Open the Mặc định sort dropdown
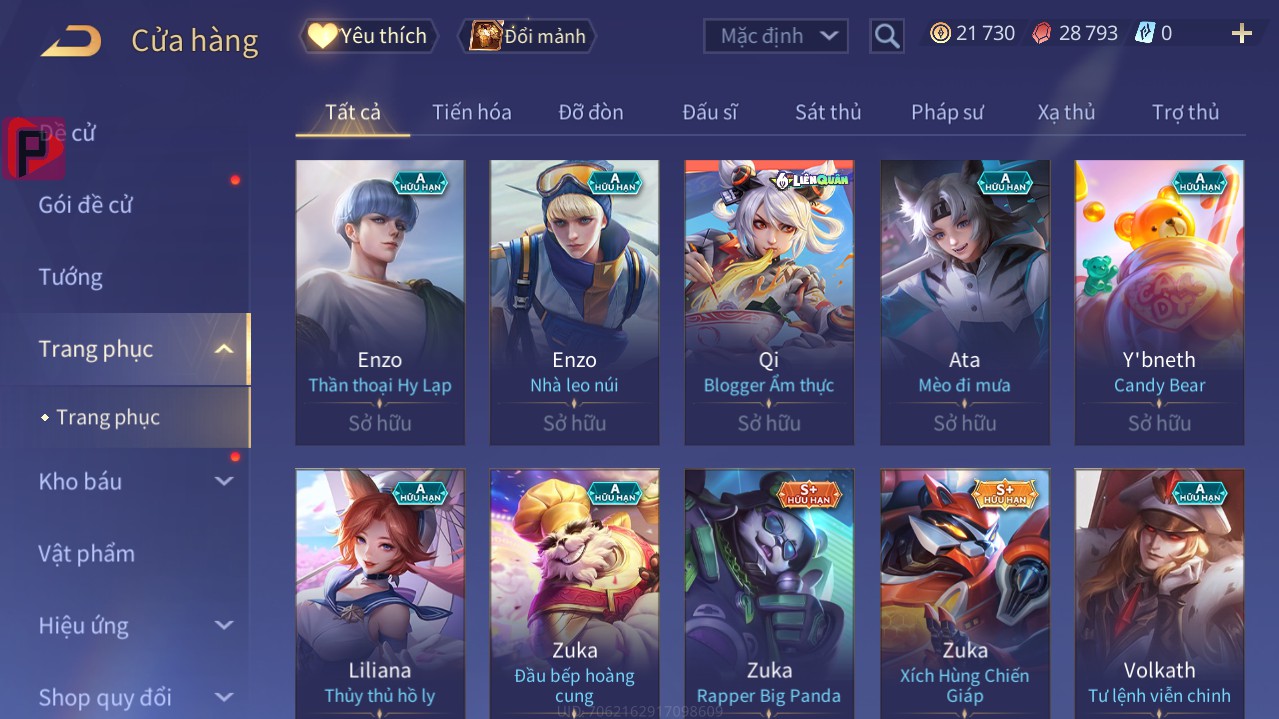 pyautogui.click(x=776, y=36)
